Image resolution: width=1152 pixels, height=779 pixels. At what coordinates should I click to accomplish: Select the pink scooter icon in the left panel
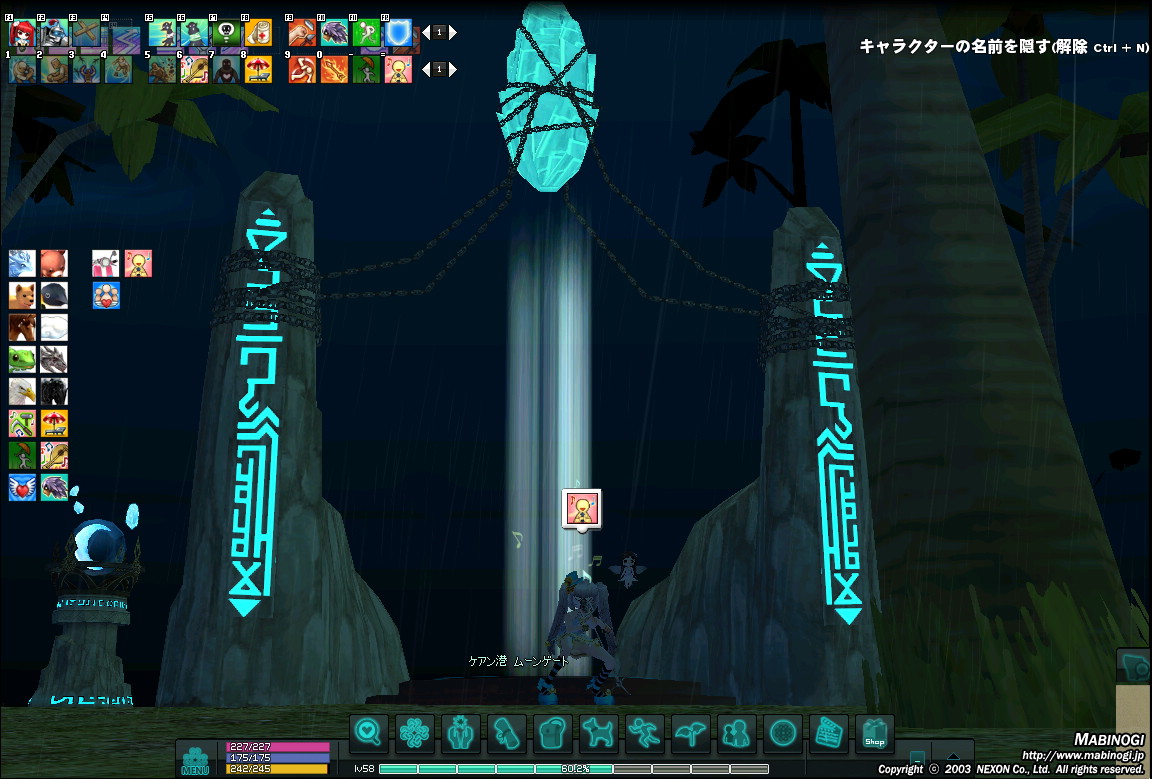click(106, 263)
